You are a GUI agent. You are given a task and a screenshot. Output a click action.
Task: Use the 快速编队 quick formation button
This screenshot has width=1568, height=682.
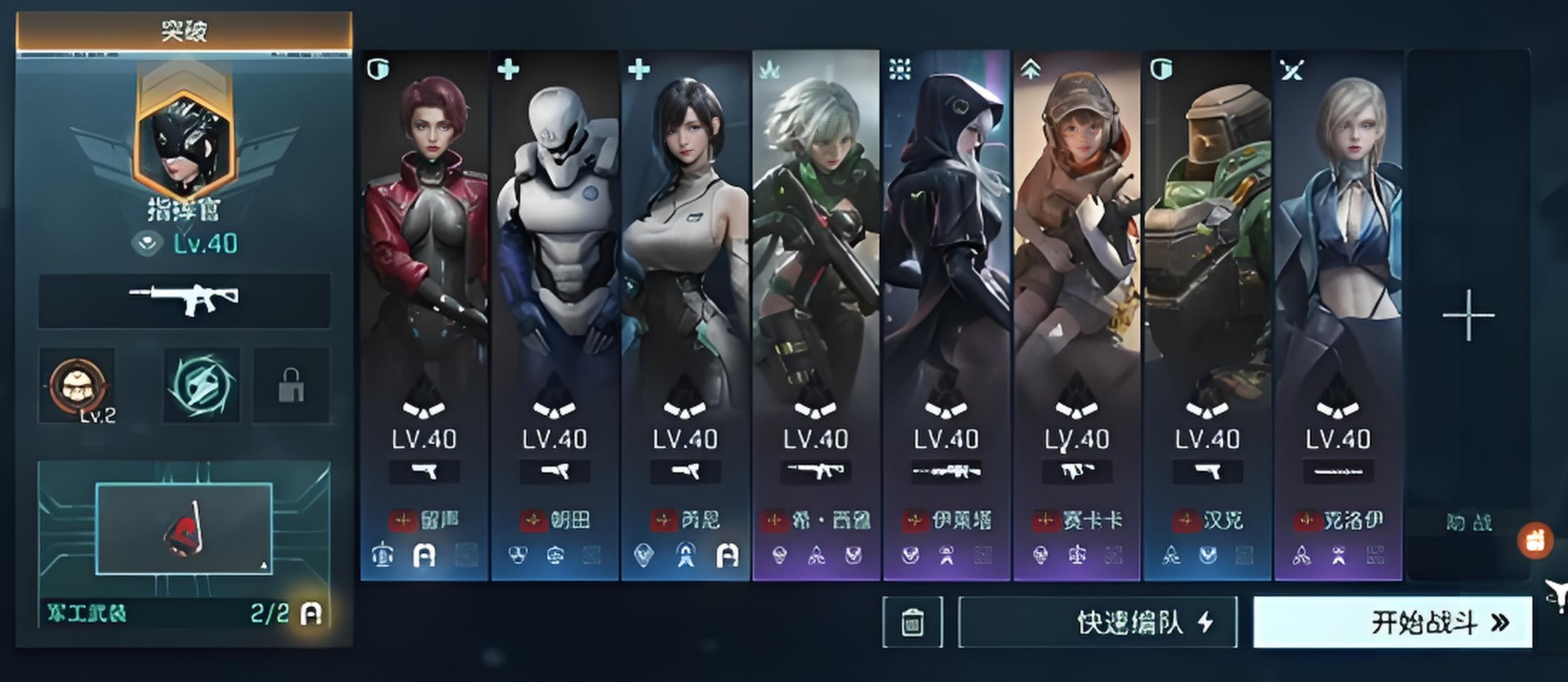[x=1097, y=623]
